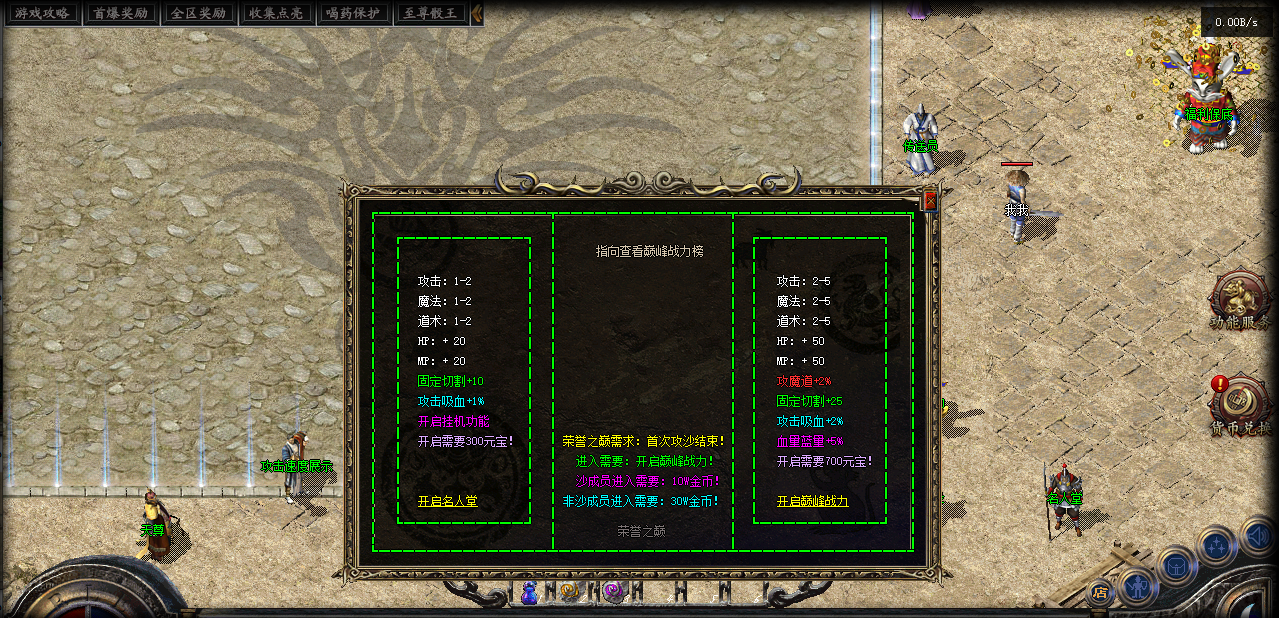The image size is (1279, 618).
Task: Activate the 开启巅峰战力 link
Action: [812, 501]
